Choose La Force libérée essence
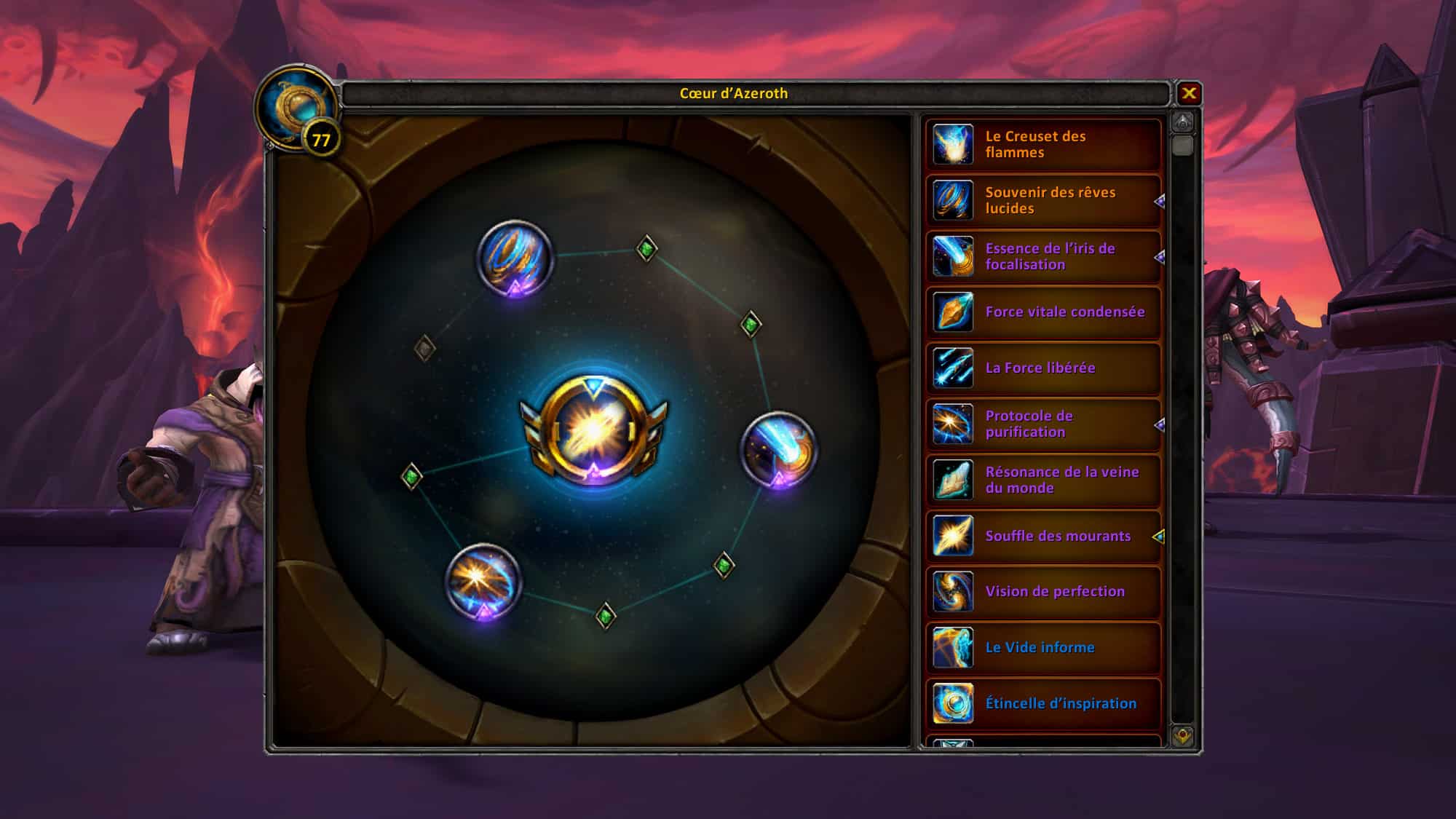Image resolution: width=1456 pixels, height=819 pixels. coord(1042,368)
